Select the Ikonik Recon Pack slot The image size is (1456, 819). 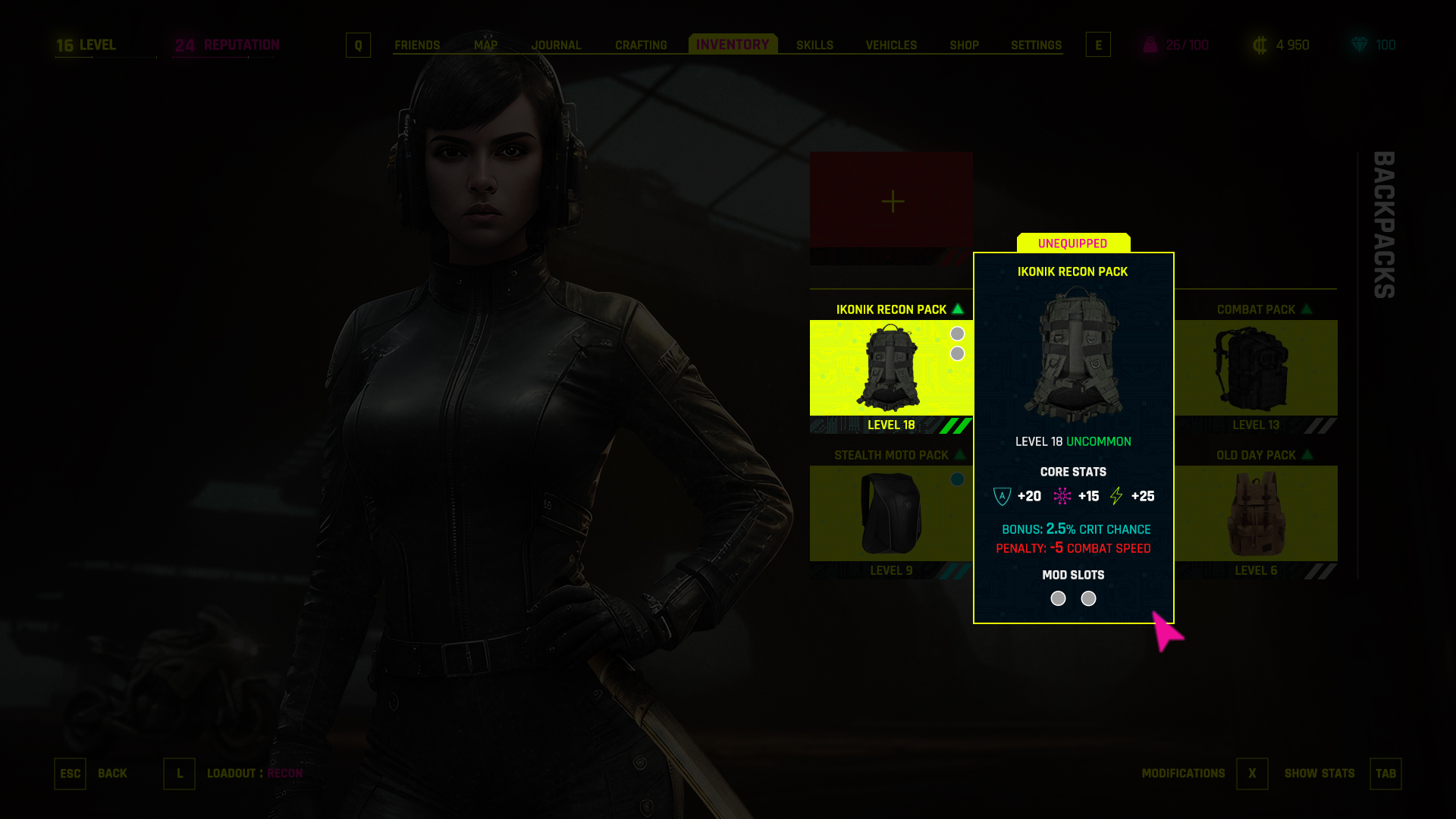(891, 369)
